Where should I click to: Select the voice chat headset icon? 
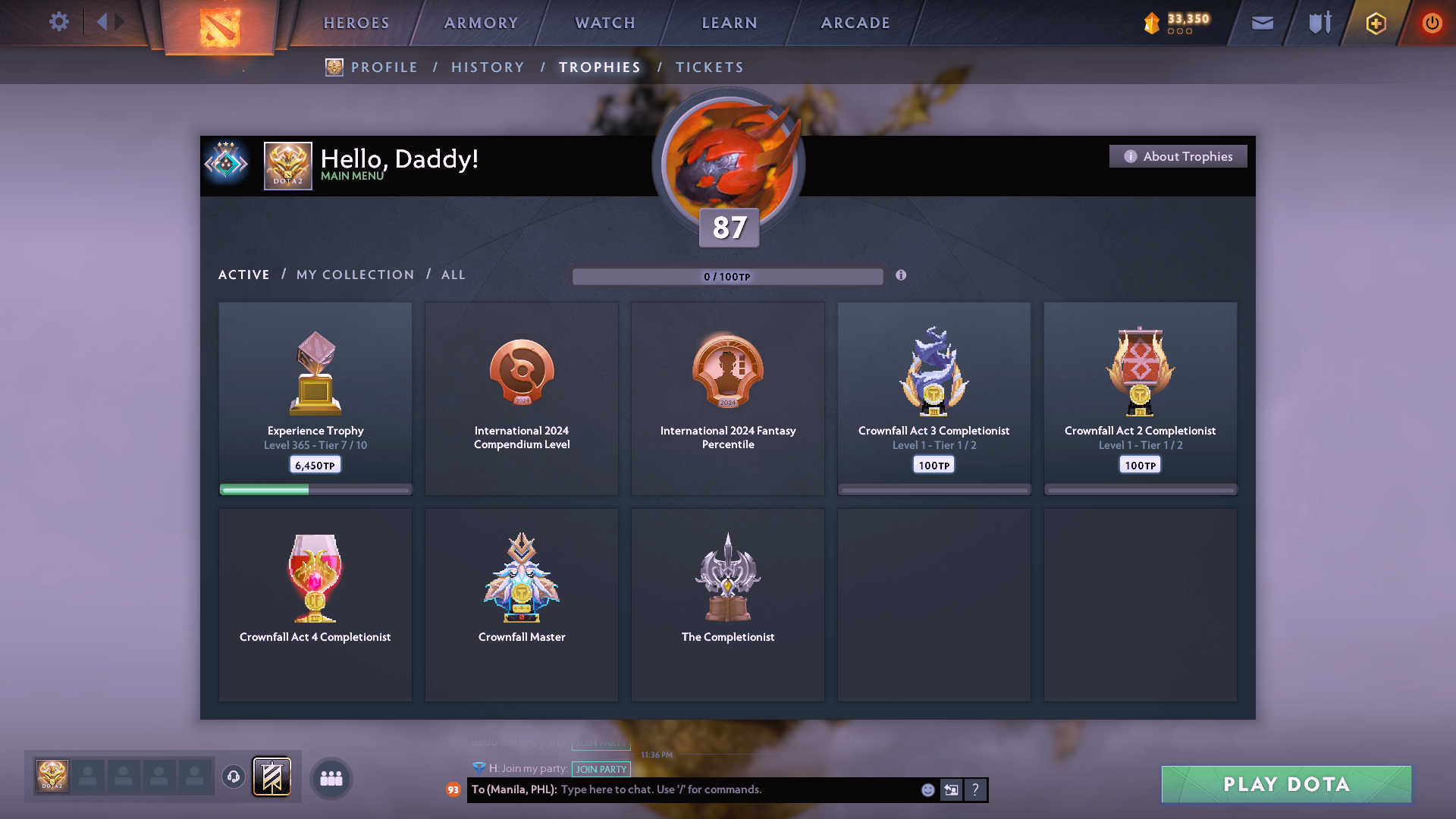233,777
